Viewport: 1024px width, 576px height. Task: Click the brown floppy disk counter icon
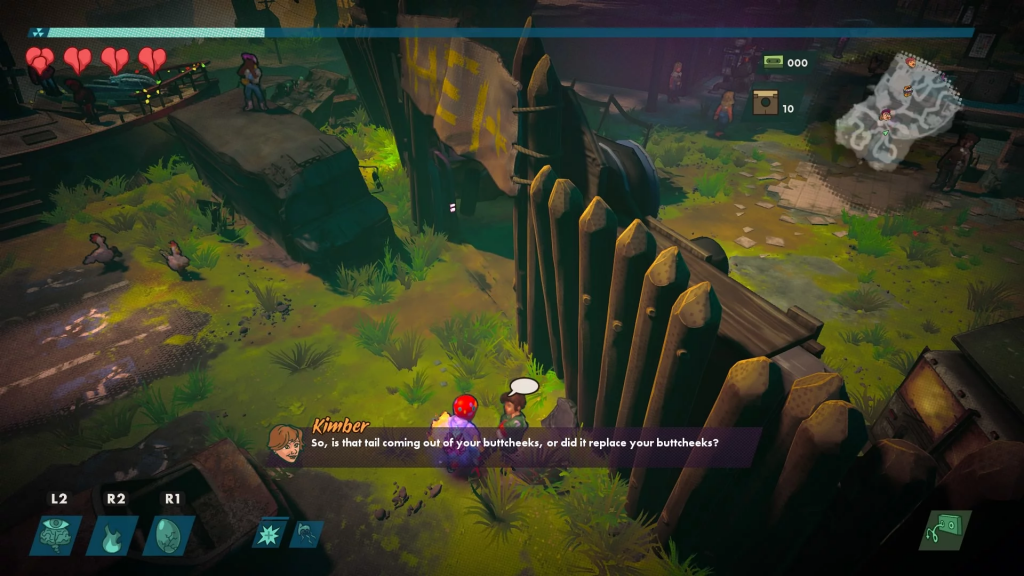point(766,102)
